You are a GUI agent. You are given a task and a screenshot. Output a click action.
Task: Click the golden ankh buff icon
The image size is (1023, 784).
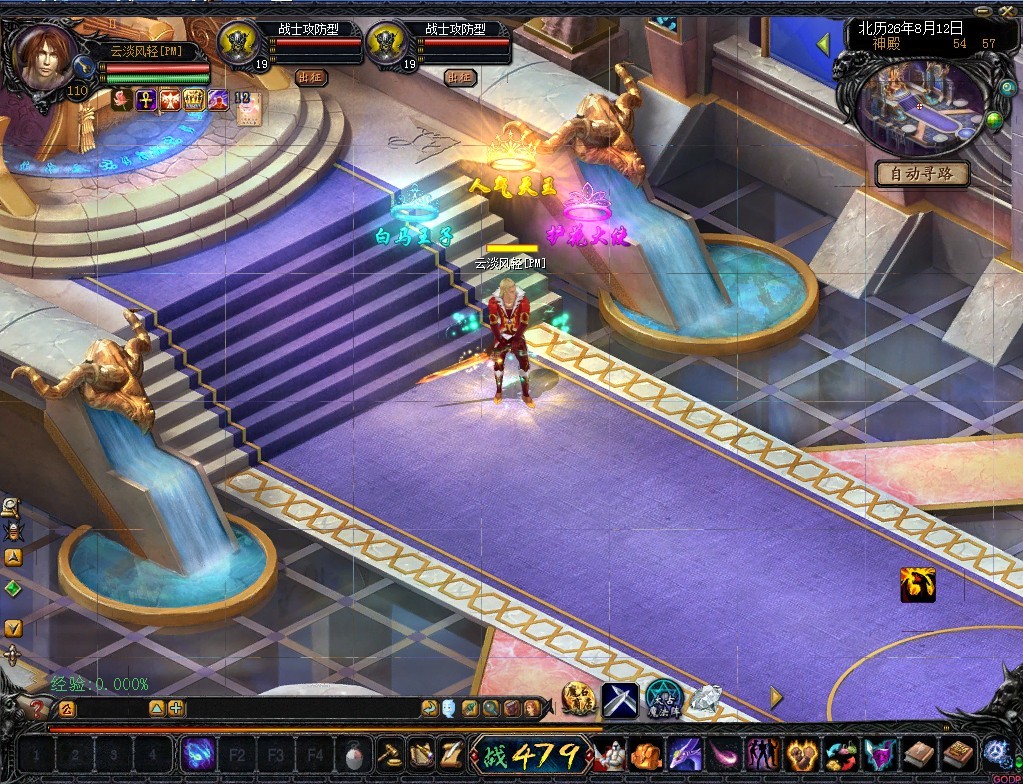[146, 100]
